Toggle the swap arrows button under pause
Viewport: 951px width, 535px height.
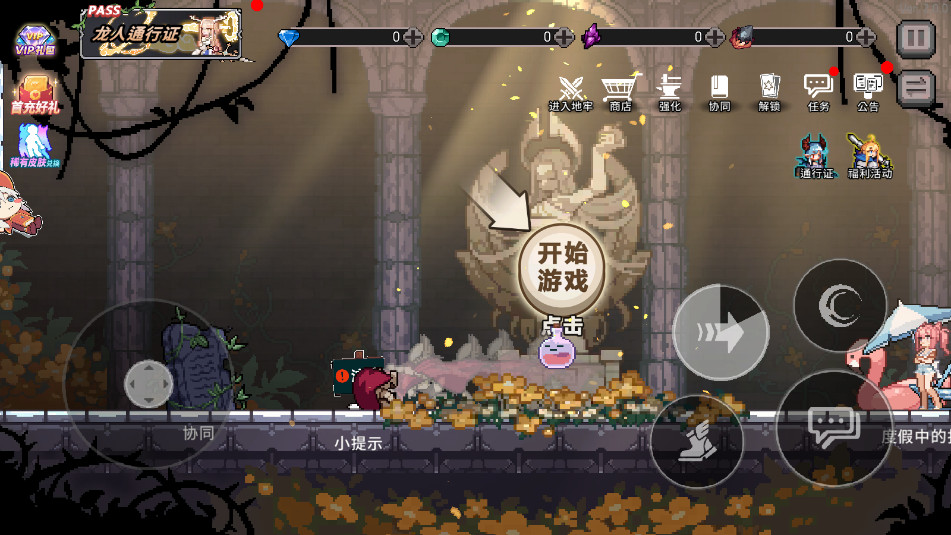click(915, 88)
